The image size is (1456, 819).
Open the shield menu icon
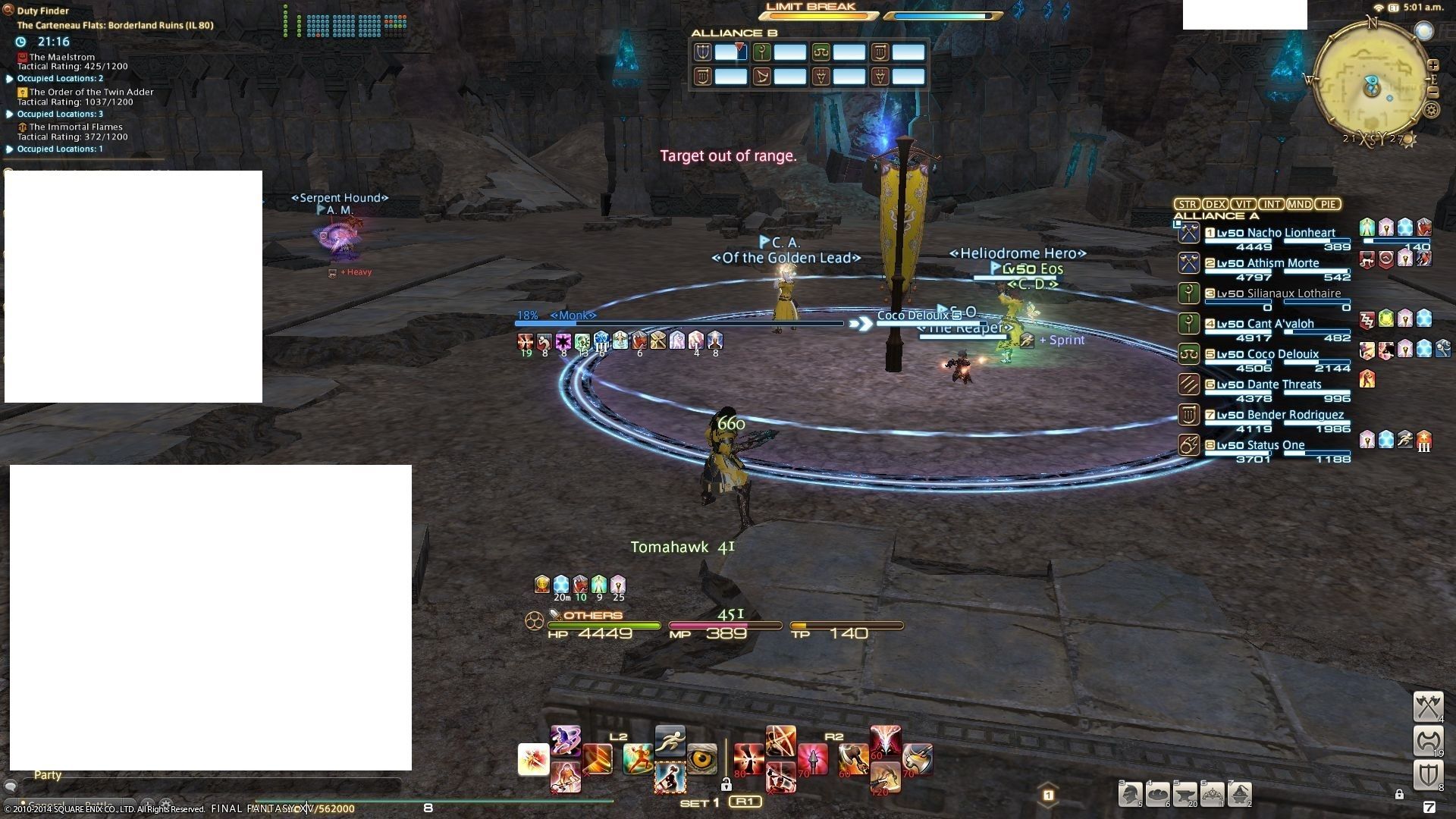click(1428, 775)
